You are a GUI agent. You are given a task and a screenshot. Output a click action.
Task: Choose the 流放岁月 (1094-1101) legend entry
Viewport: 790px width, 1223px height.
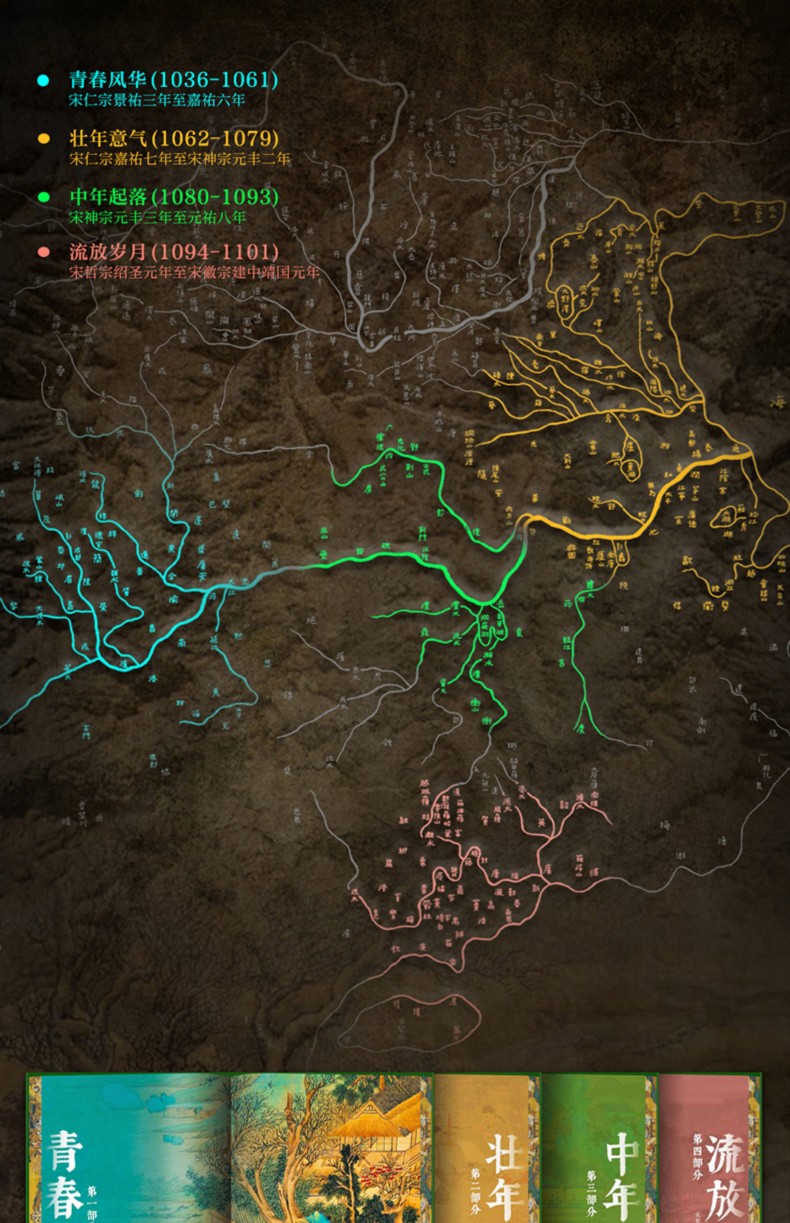coord(173,252)
